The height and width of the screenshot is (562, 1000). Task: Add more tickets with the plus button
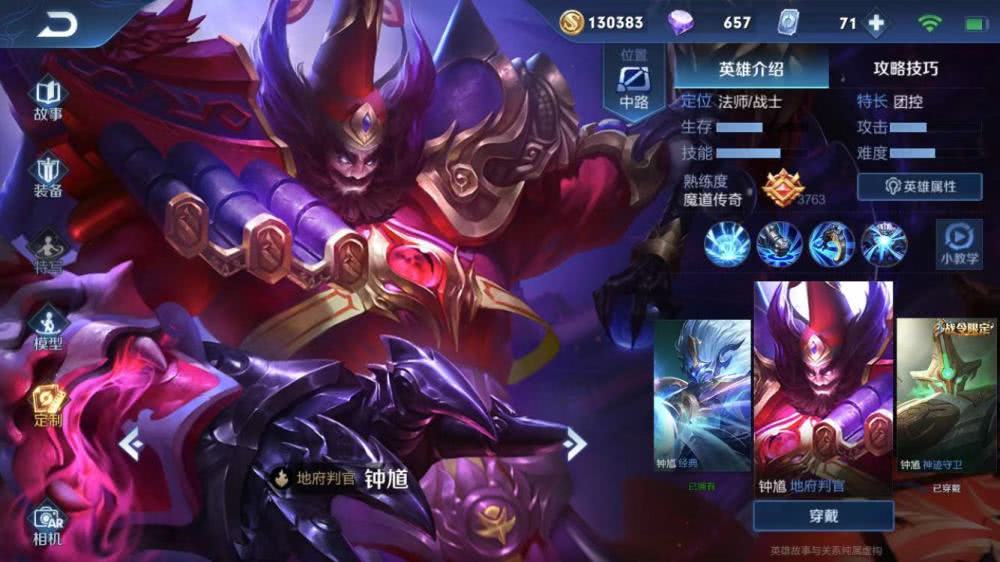coord(876,23)
